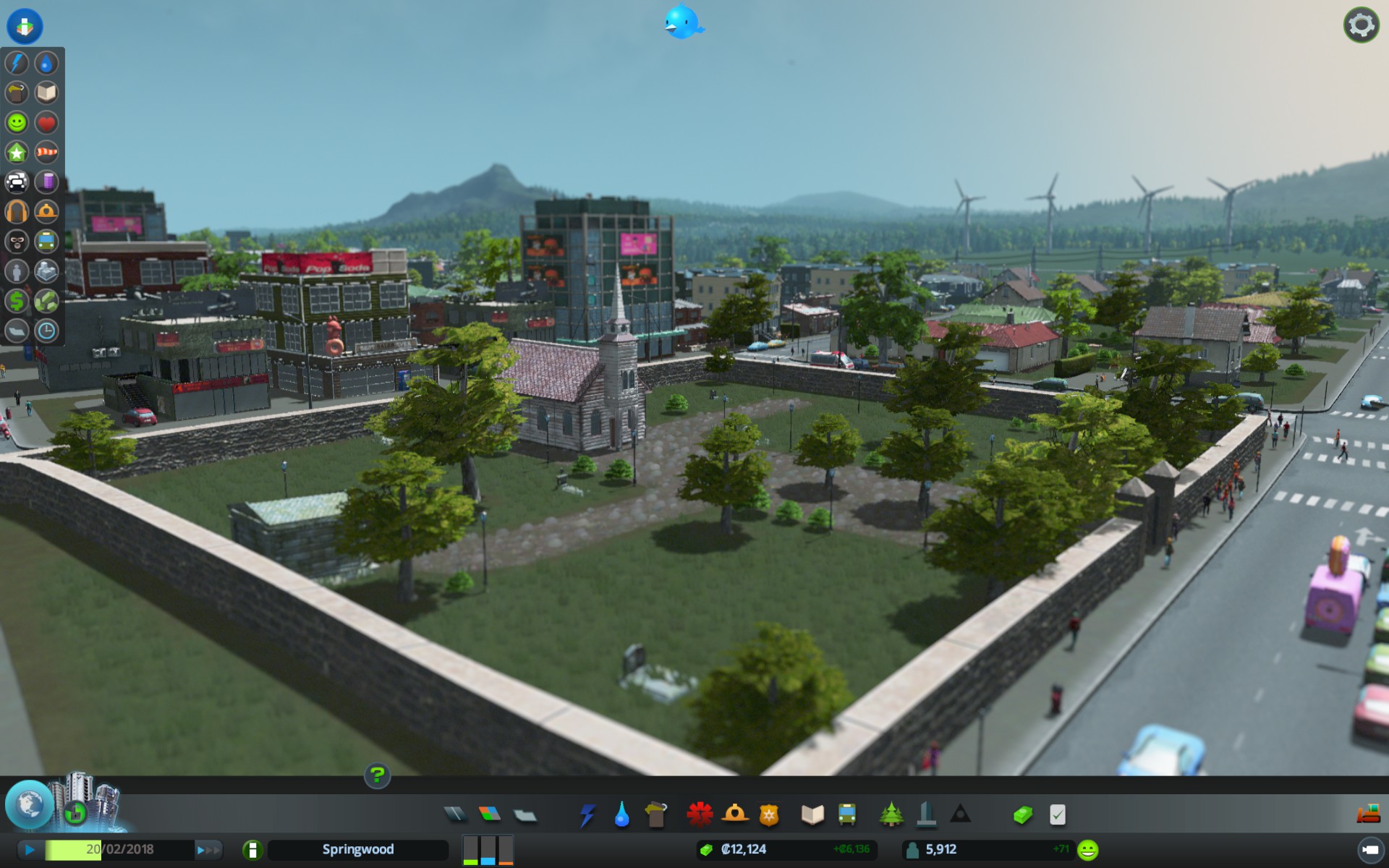Show the crime info view
This screenshot has height=868, width=1389.
tap(17, 241)
